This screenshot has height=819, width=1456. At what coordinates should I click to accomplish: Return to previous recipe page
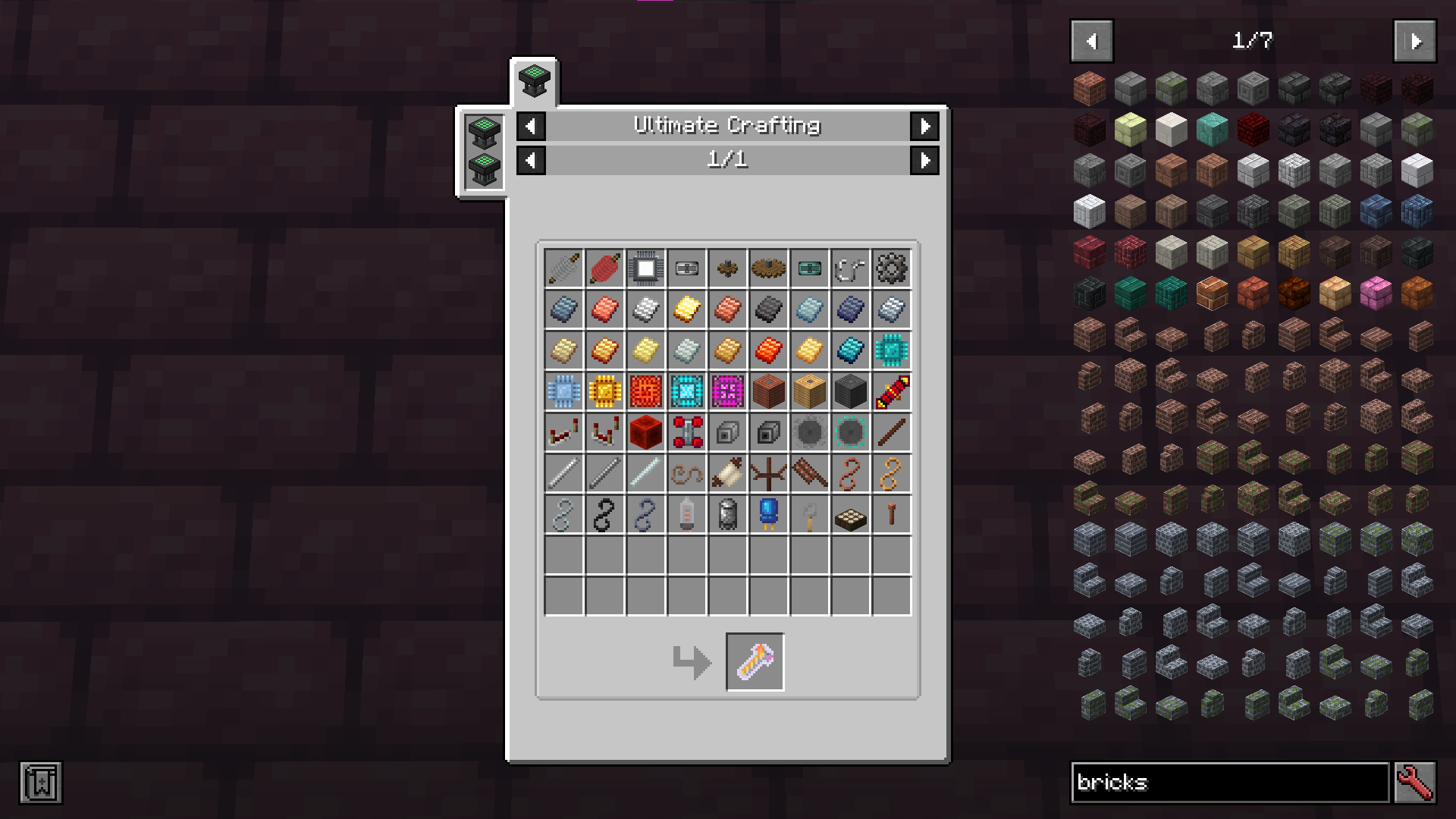[x=531, y=160]
